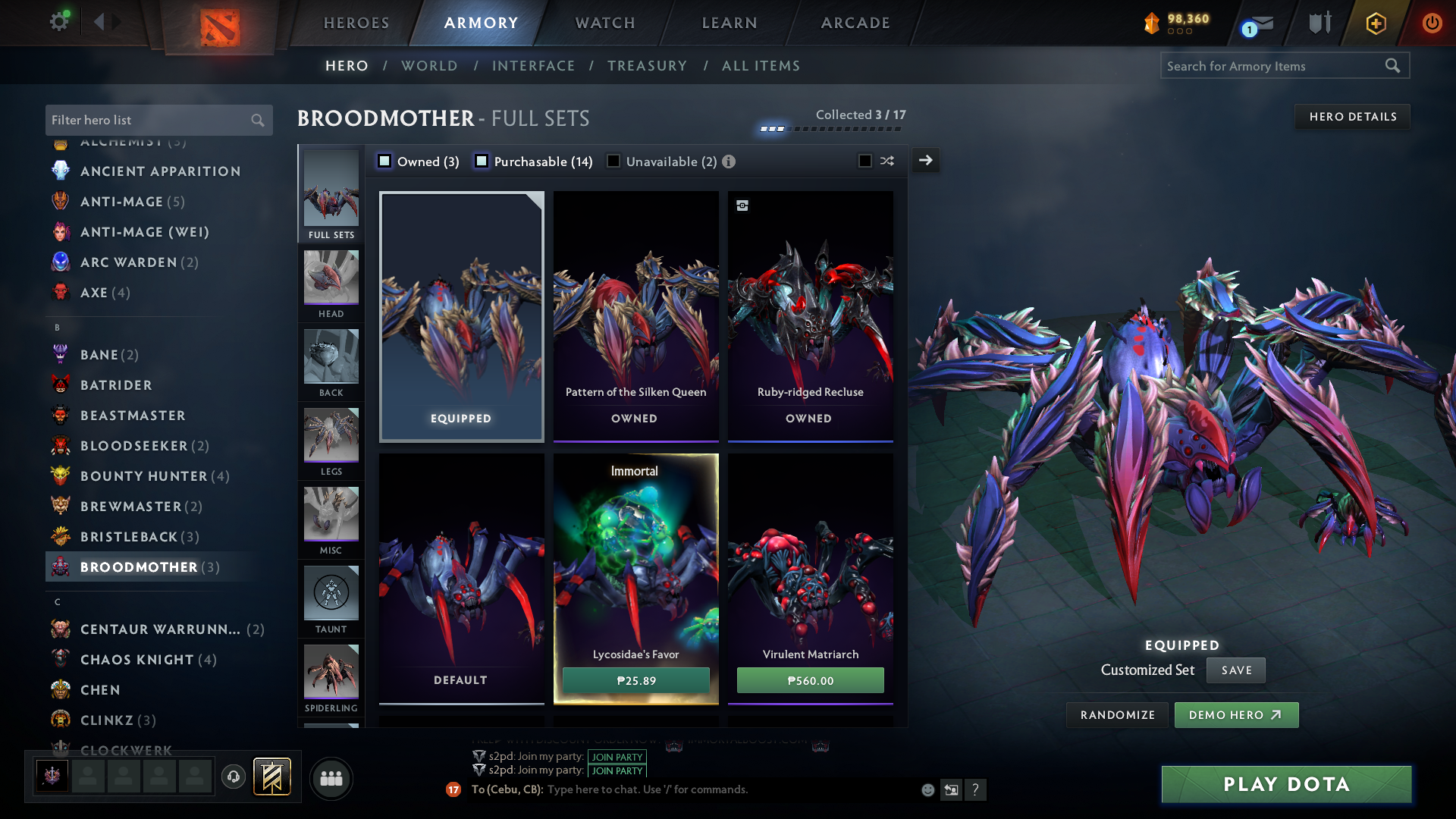Open the Spiderling item slot category
The image size is (1456, 819).
click(331, 679)
